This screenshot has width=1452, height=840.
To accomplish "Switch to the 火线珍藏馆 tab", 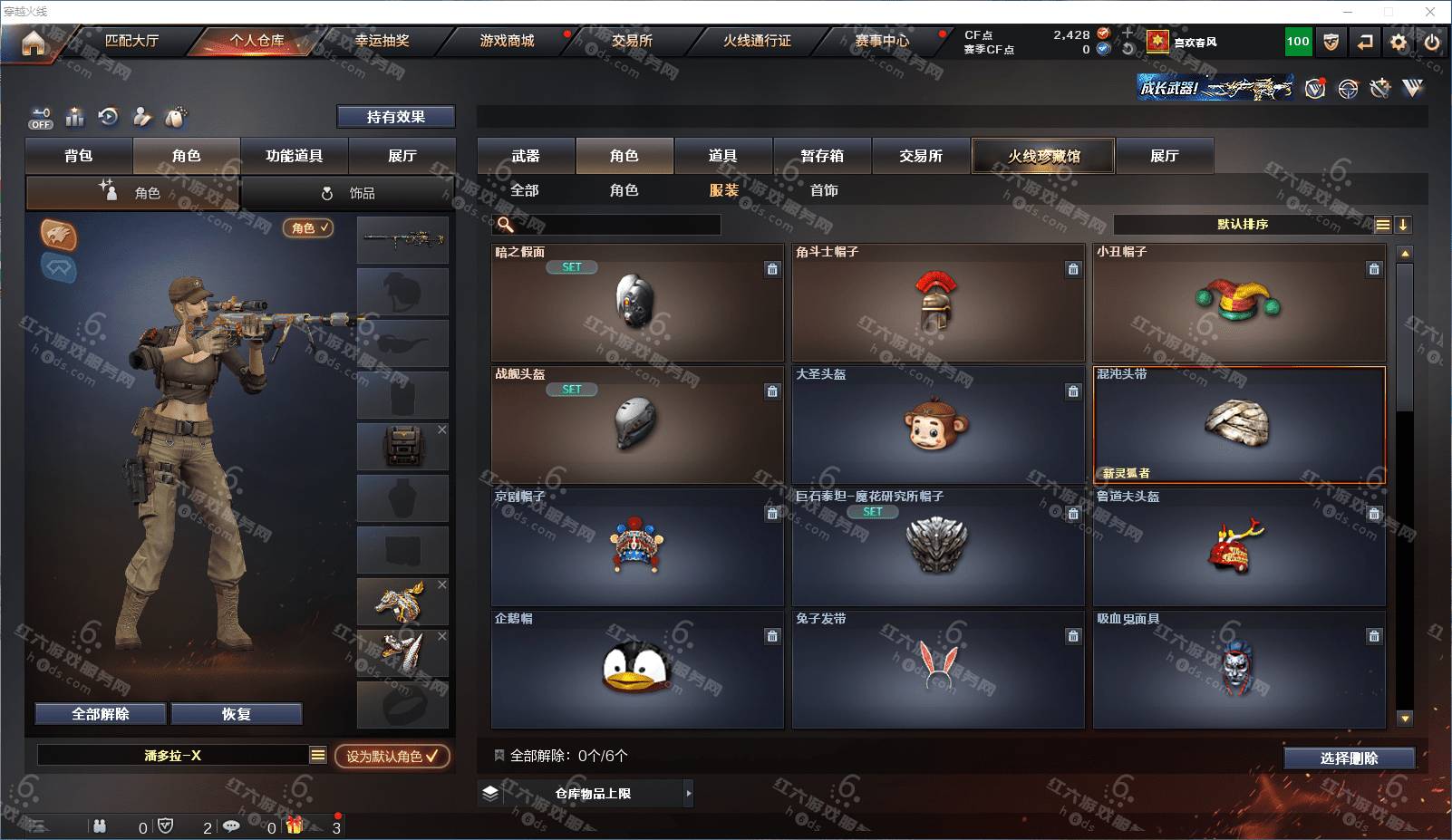I will 1043,156.
